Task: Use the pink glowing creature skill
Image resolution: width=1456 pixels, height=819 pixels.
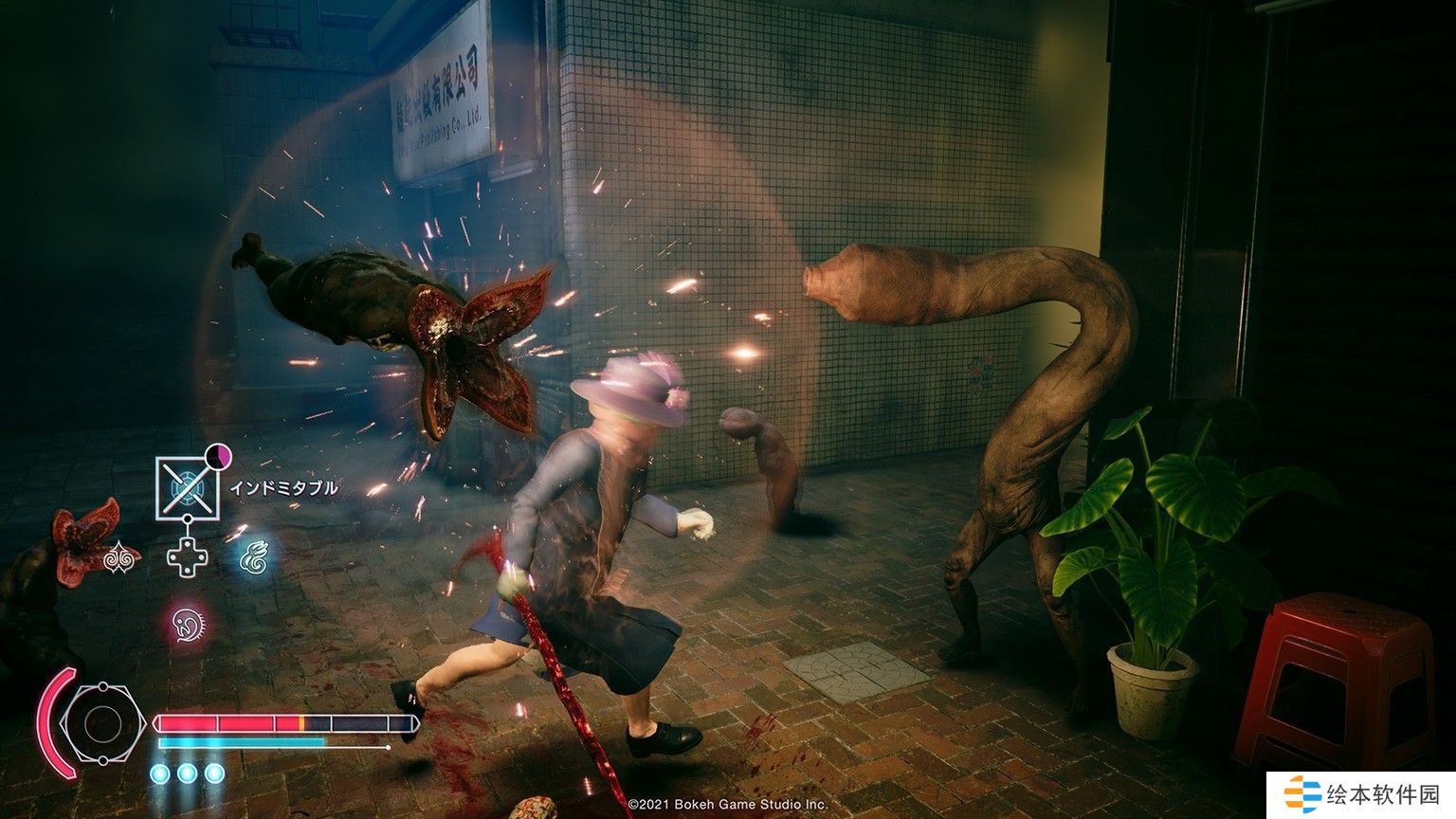Action: 187,623
